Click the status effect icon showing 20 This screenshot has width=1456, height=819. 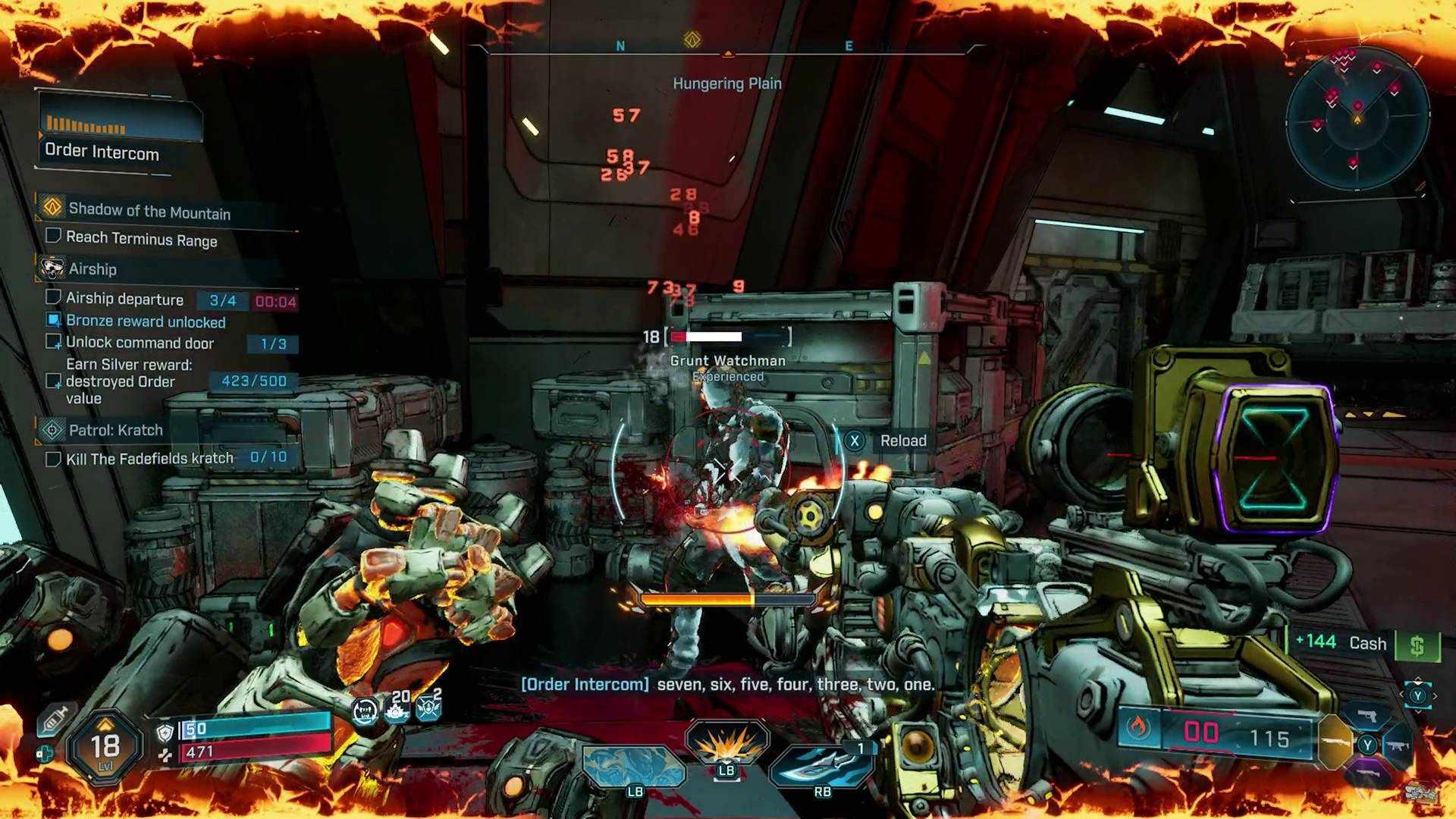pos(397,708)
